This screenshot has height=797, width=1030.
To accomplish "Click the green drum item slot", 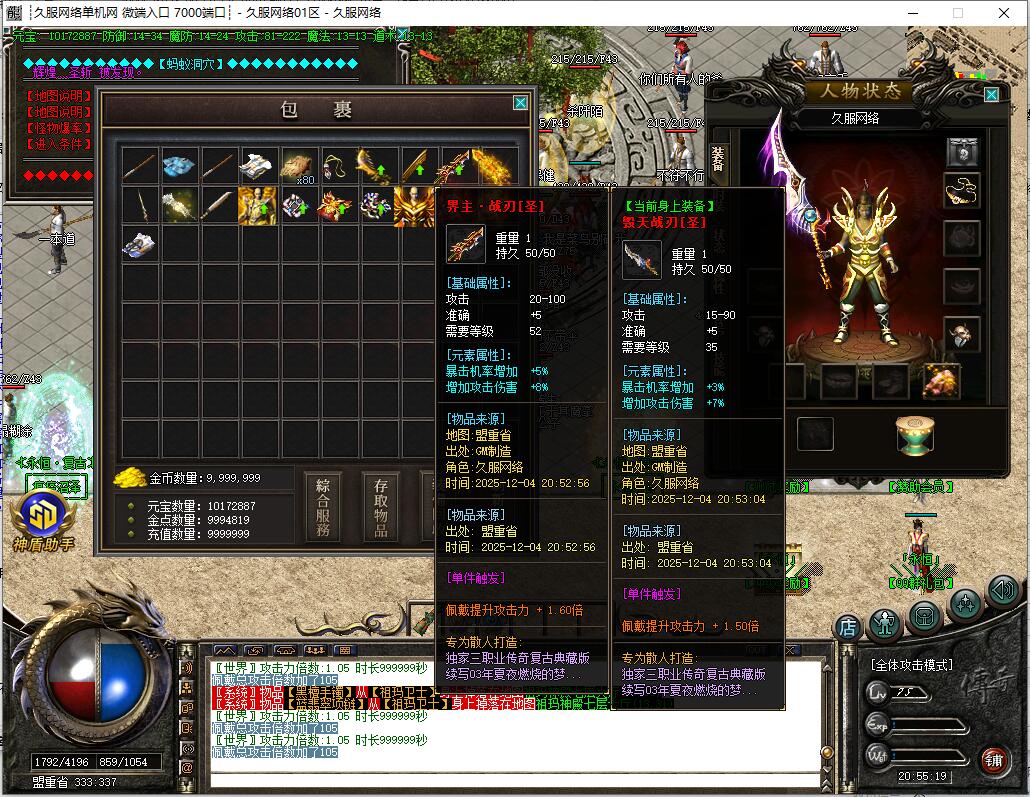I will pos(915,434).
